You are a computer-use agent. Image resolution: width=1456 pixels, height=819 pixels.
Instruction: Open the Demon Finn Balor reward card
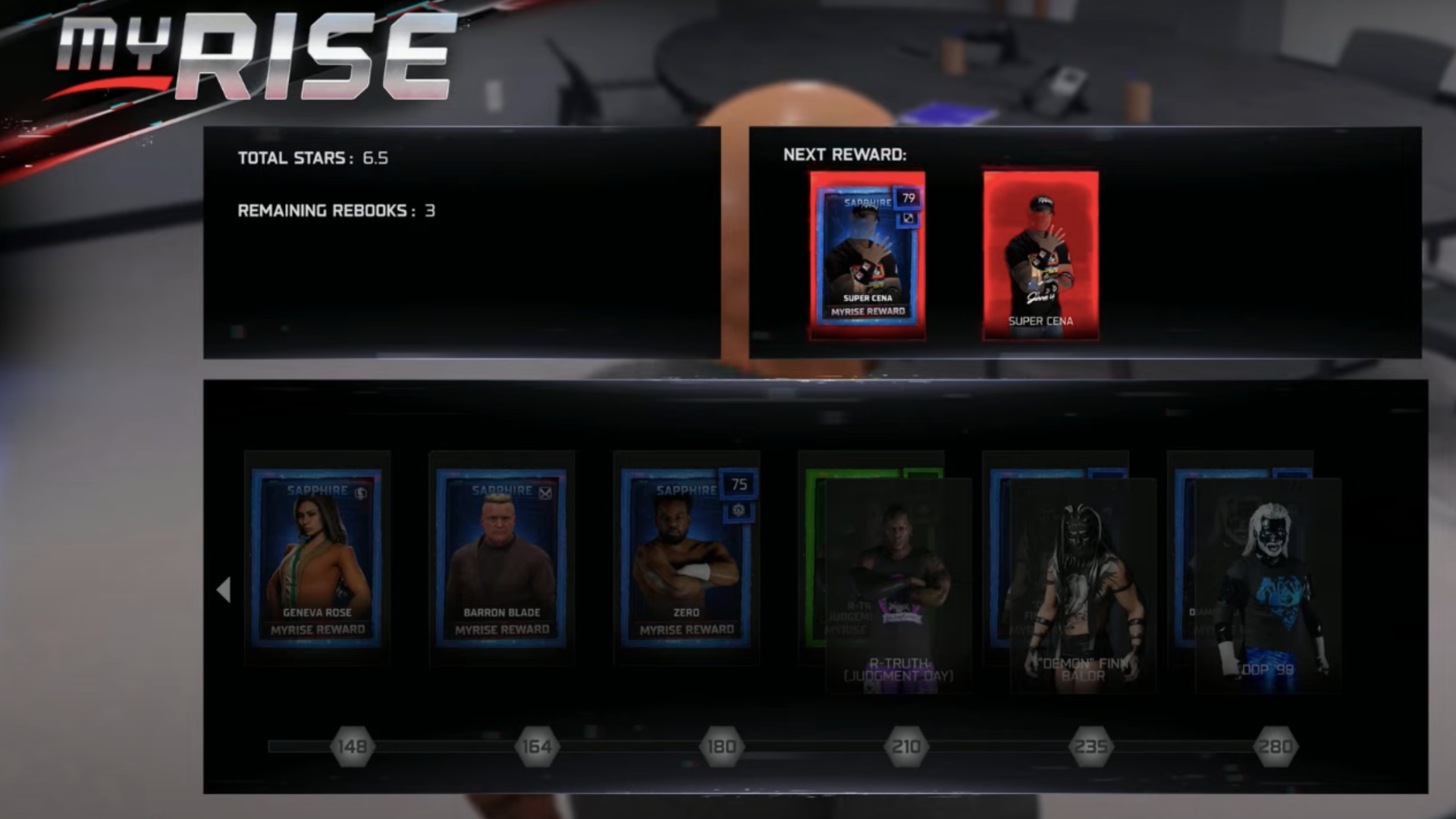click(1082, 584)
